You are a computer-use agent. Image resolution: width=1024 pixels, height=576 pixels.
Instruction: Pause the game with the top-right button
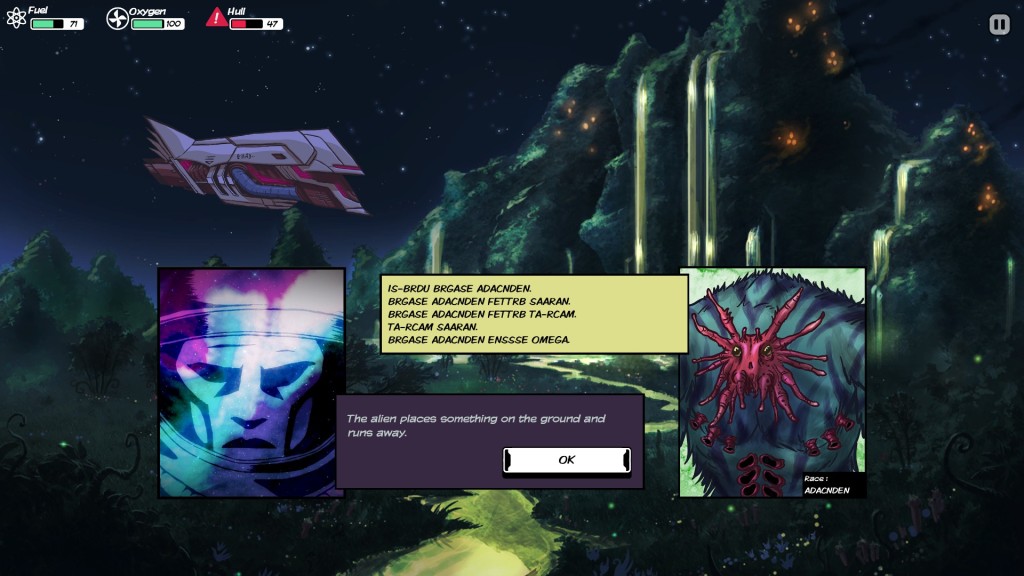point(999,25)
